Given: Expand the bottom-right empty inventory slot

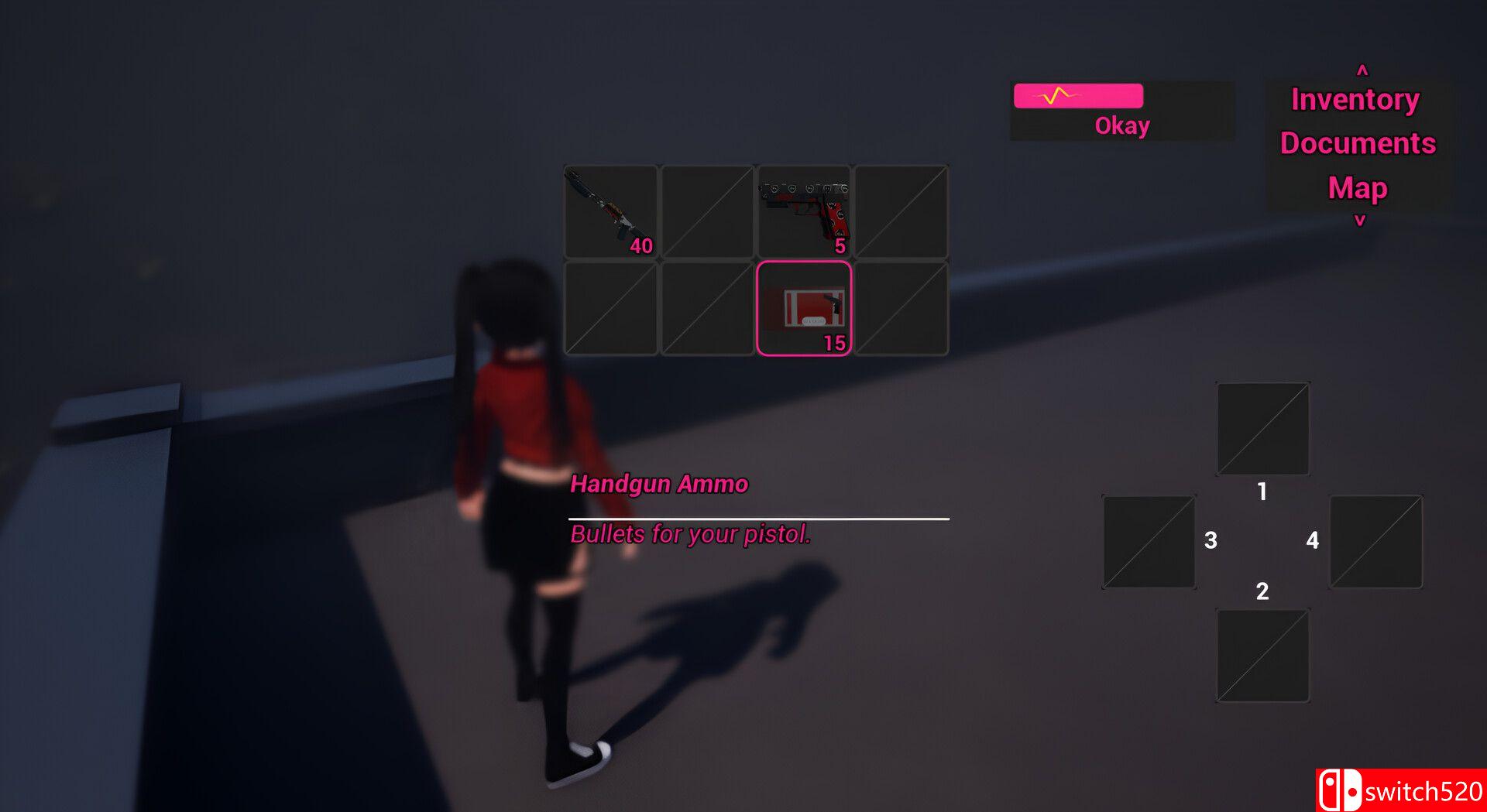Looking at the screenshot, I should coord(901,307).
